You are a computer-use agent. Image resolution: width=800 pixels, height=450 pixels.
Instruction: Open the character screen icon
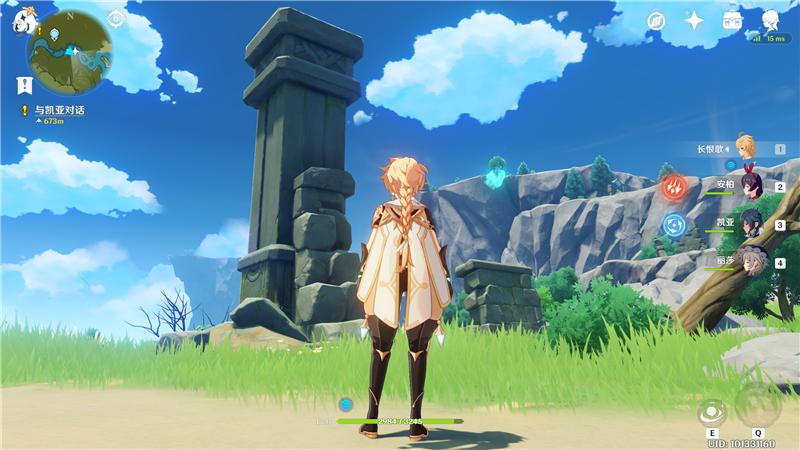(x=771, y=20)
